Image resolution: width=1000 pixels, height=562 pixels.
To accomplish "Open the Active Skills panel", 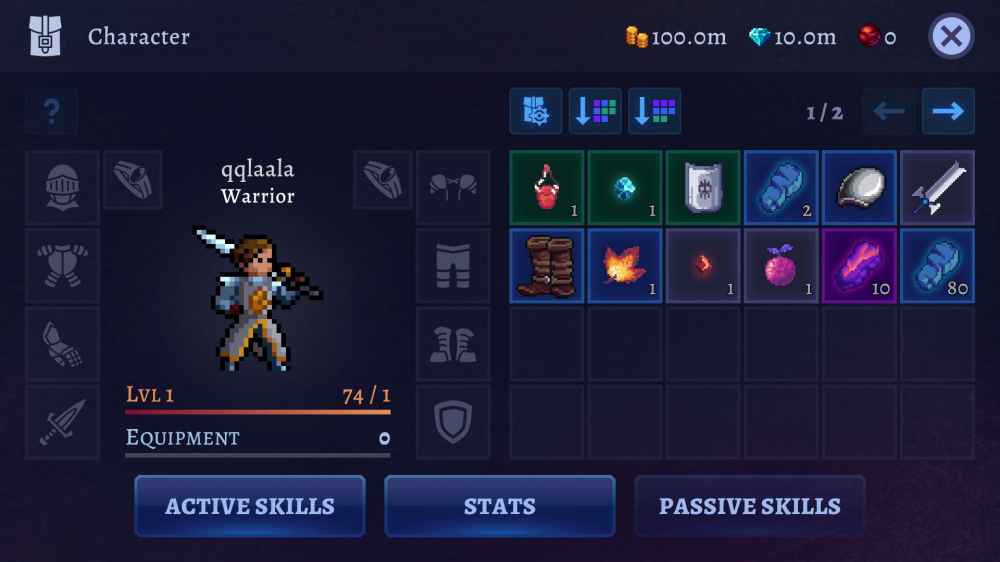I will coord(250,506).
